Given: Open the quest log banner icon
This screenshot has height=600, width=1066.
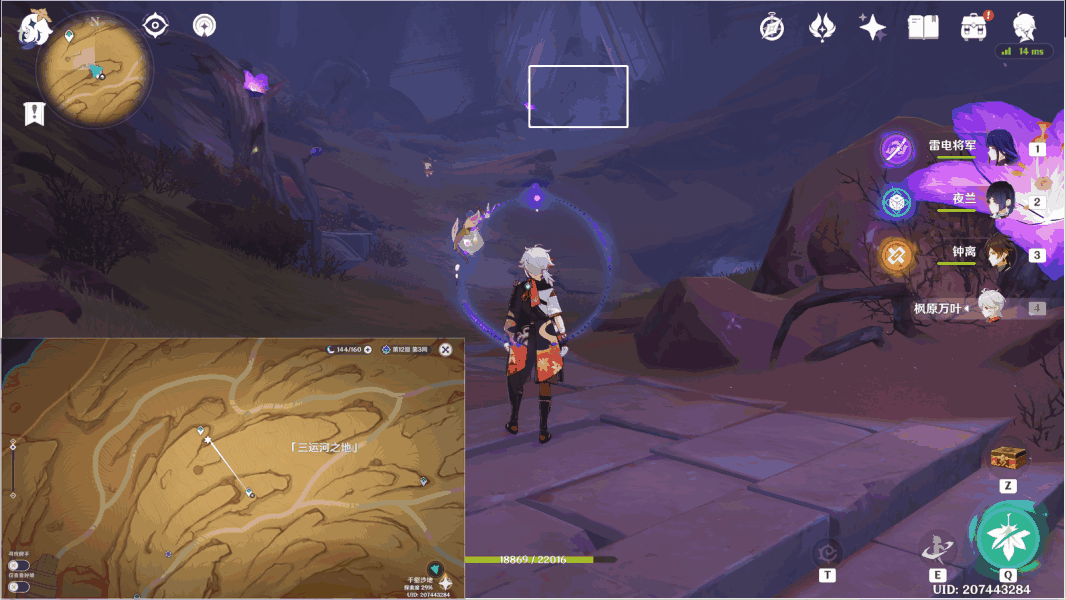Looking at the screenshot, I should pos(35,113).
